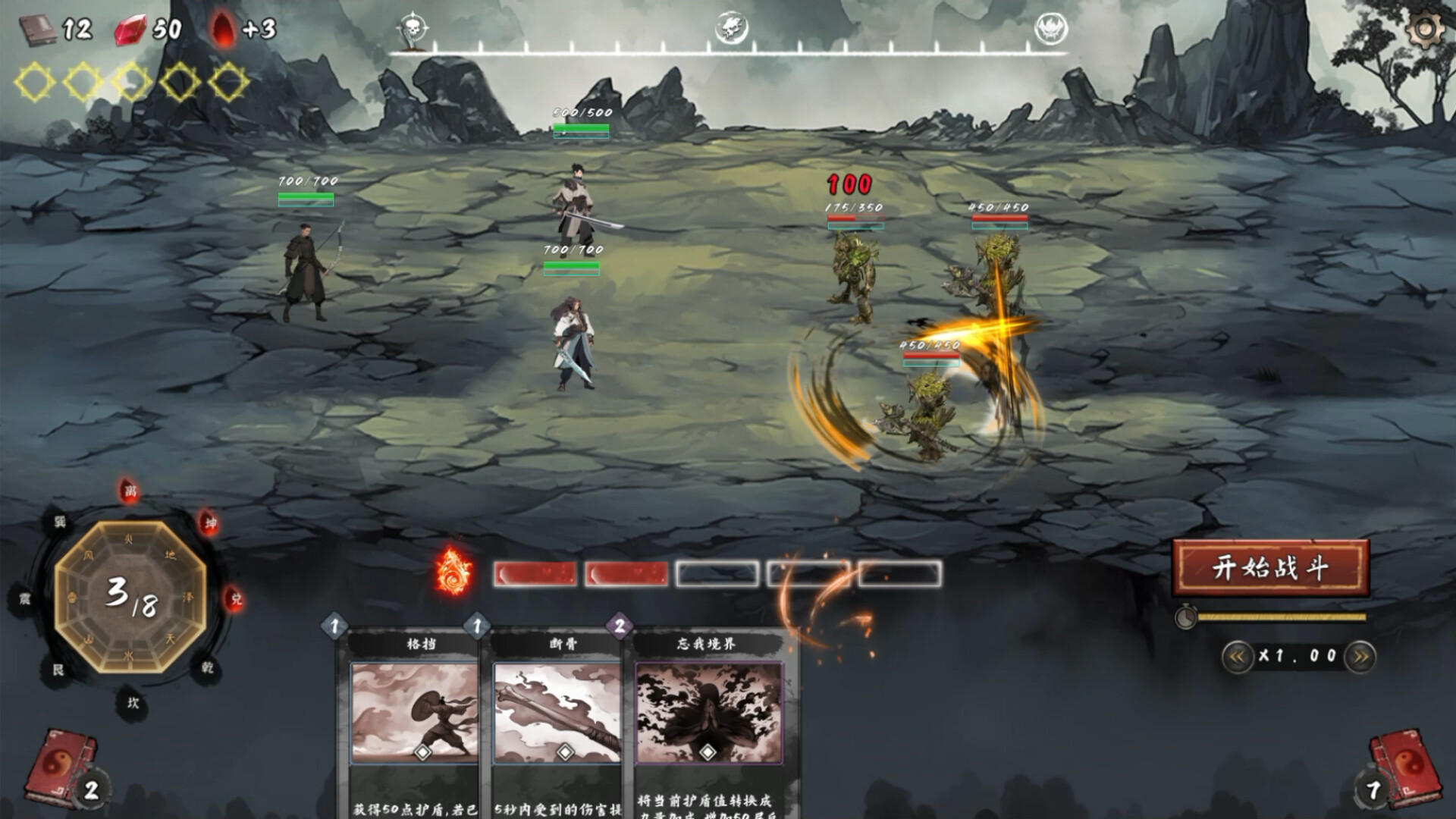
Task: Click the bagua octagon energy dial
Action: click(130, 596)
